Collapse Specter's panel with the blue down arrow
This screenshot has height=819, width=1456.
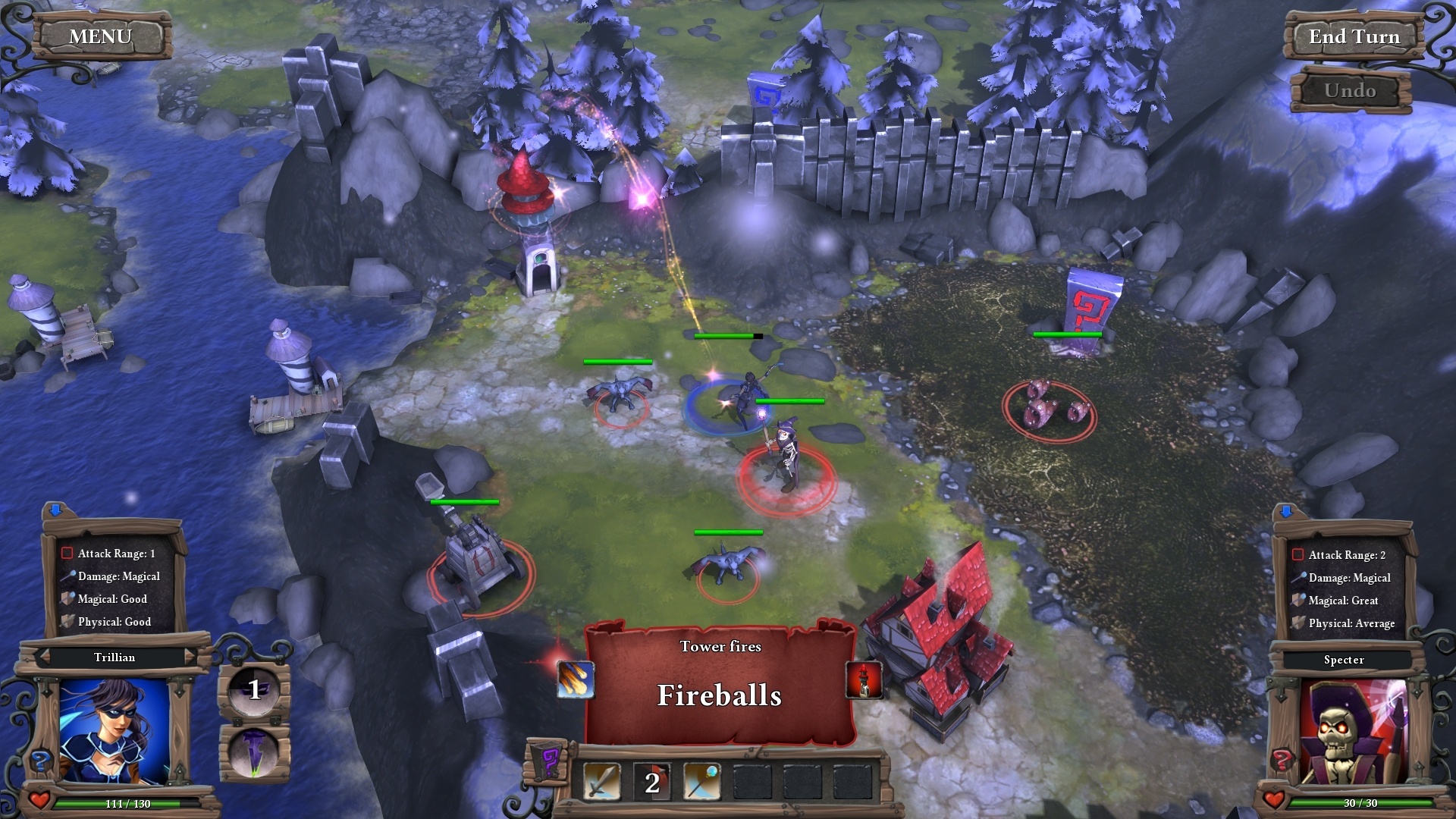[x=1285, y=512]
